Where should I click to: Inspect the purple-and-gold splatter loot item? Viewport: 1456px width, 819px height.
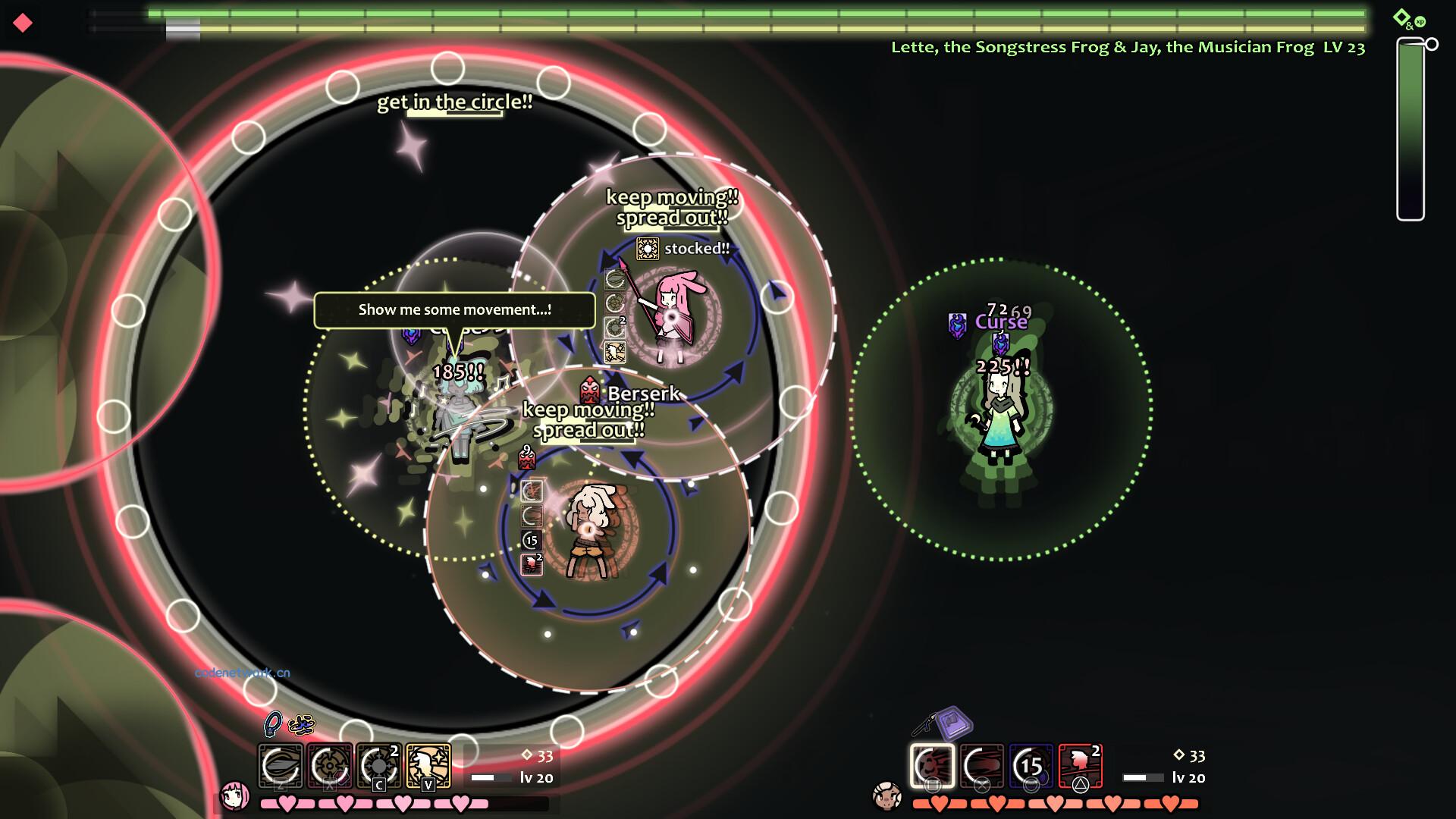[301, 725]
